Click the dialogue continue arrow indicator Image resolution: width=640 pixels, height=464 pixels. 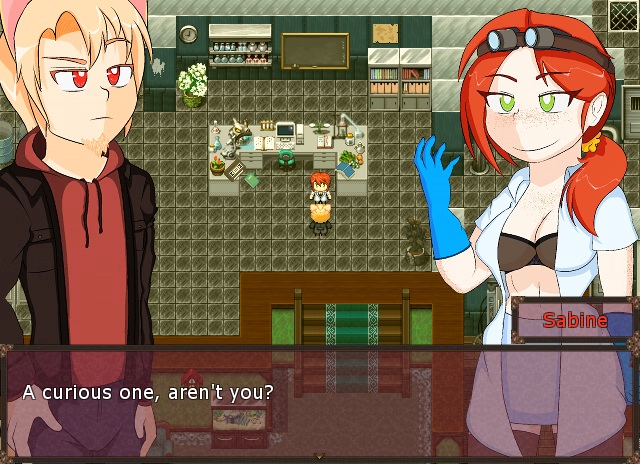pos(320,457)
